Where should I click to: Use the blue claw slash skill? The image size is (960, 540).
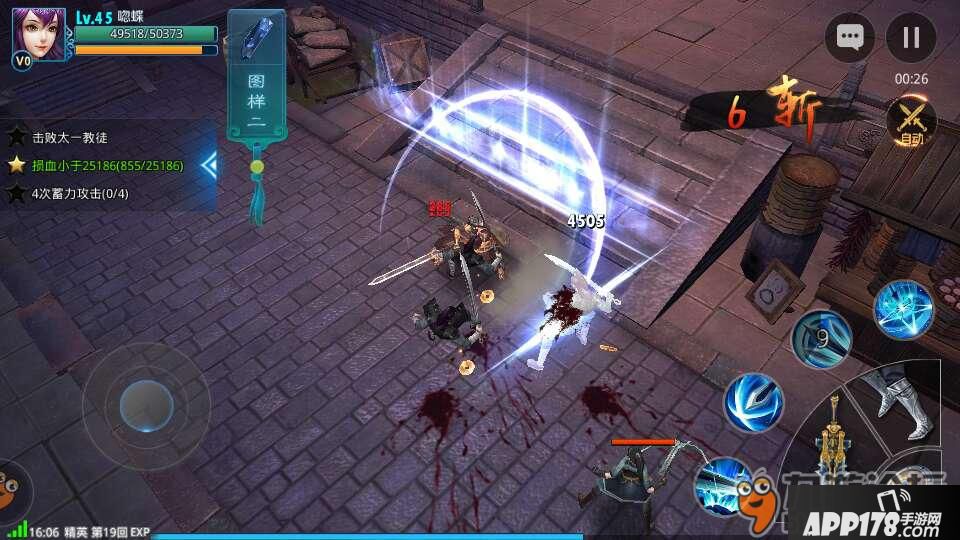[753, 402]
